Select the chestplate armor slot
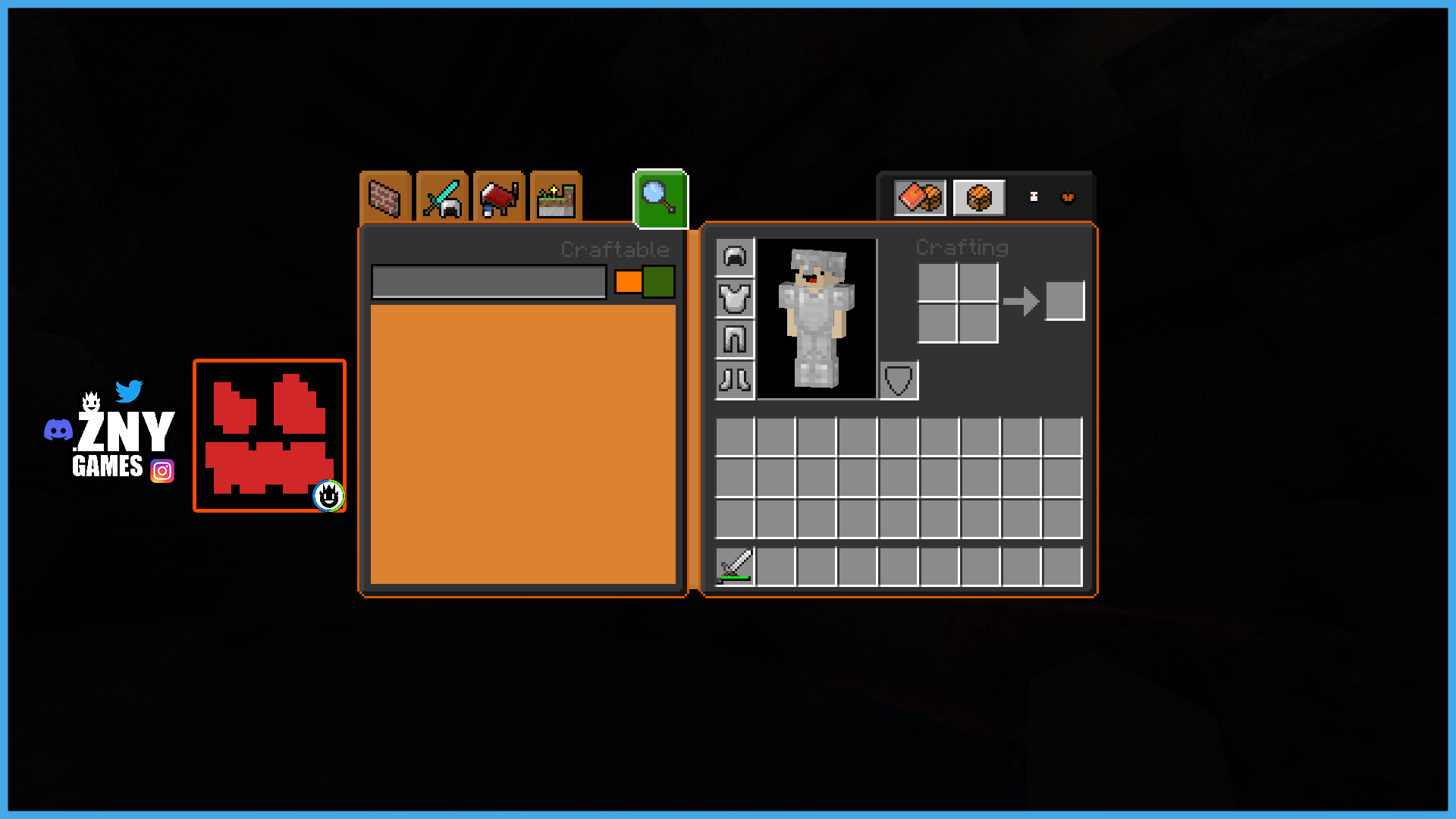The height and width of the screenshot is (819, 1456). (734, 299)
